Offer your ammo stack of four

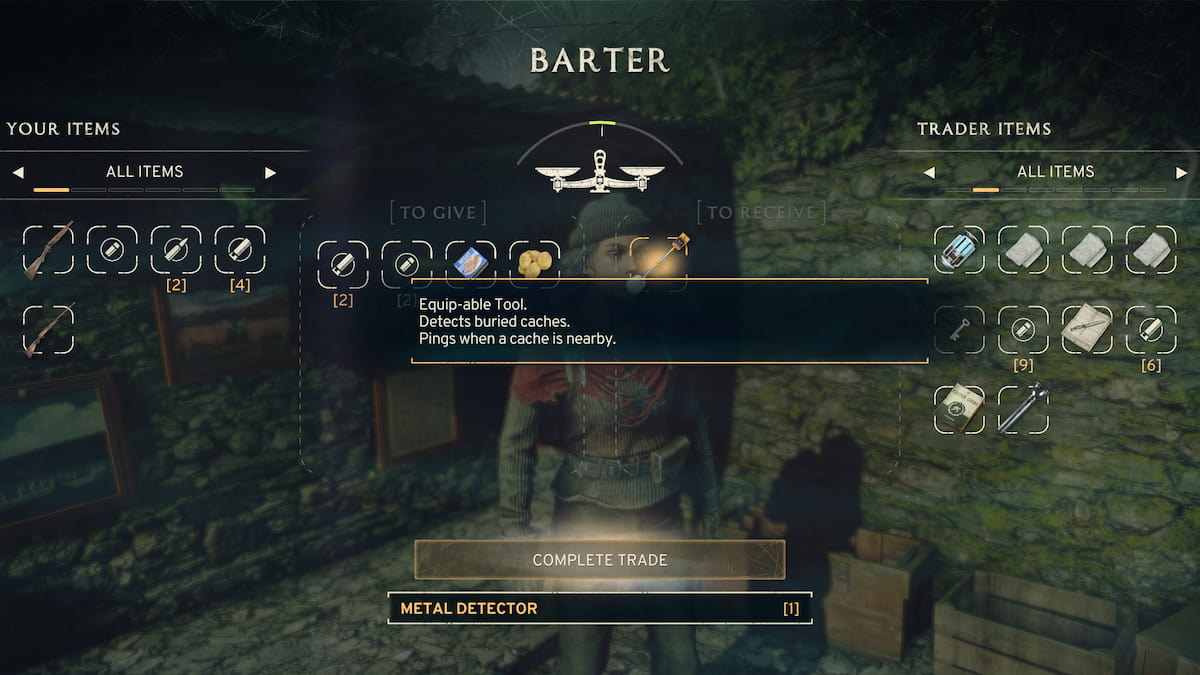240,250
